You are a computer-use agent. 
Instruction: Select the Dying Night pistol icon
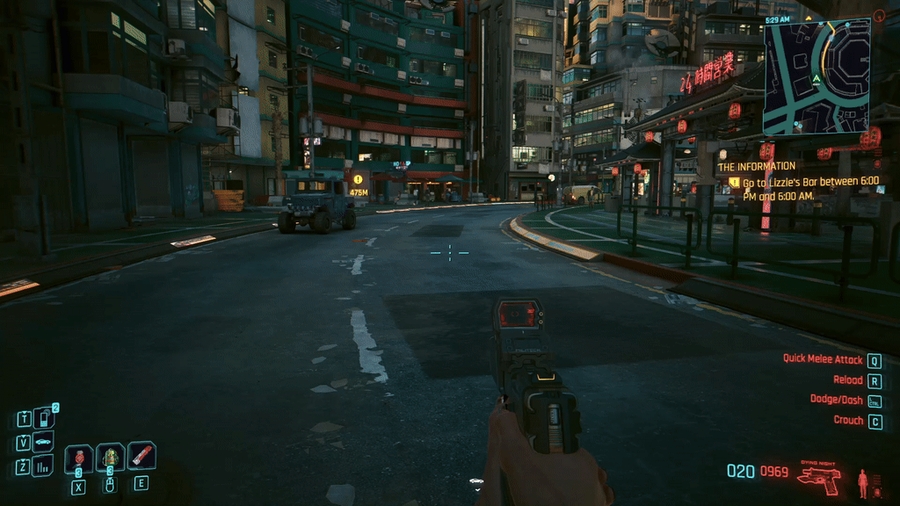tap(818, 477)
